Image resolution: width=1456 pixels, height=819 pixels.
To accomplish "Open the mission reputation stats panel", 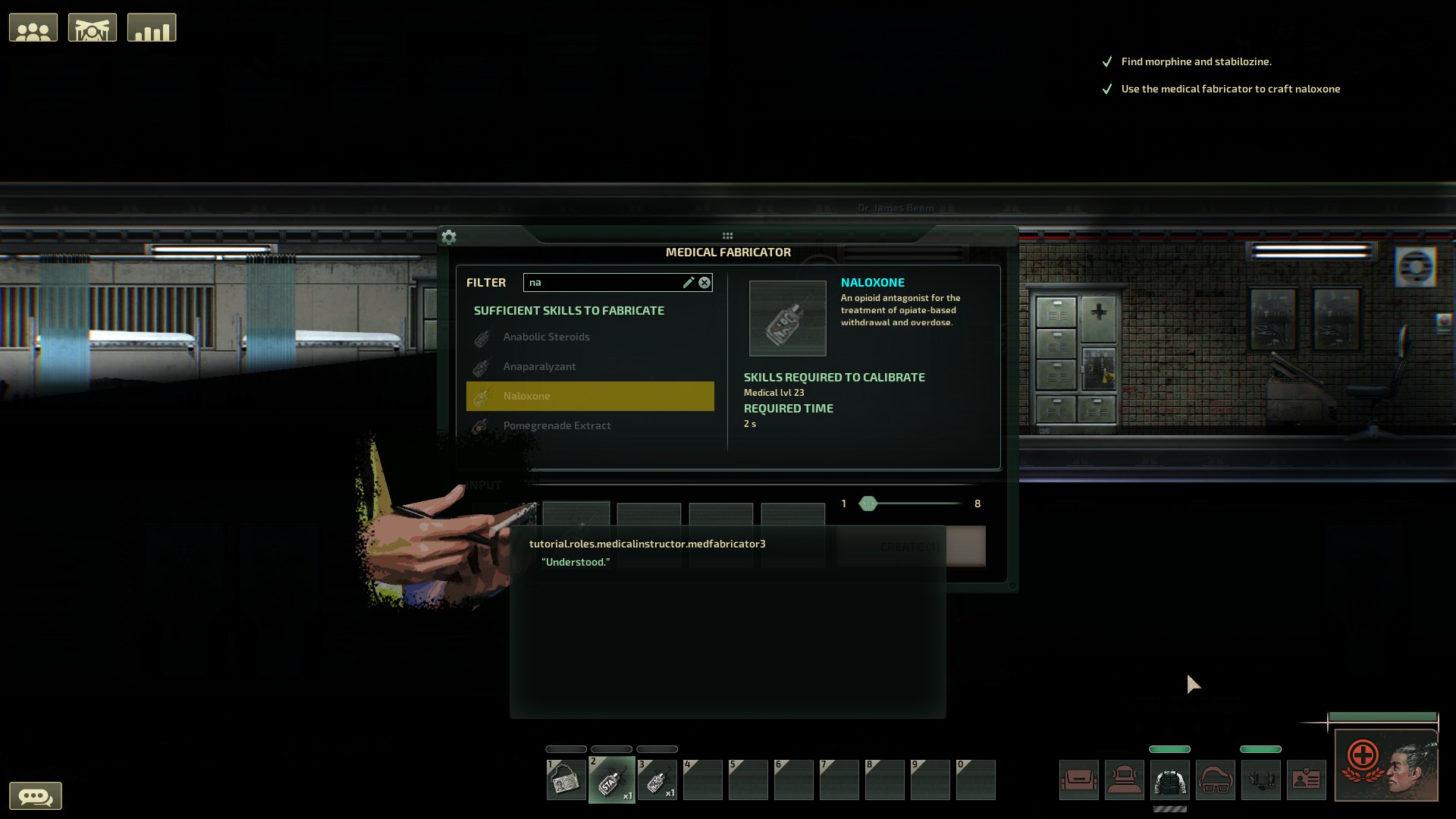I will point(152,27).
